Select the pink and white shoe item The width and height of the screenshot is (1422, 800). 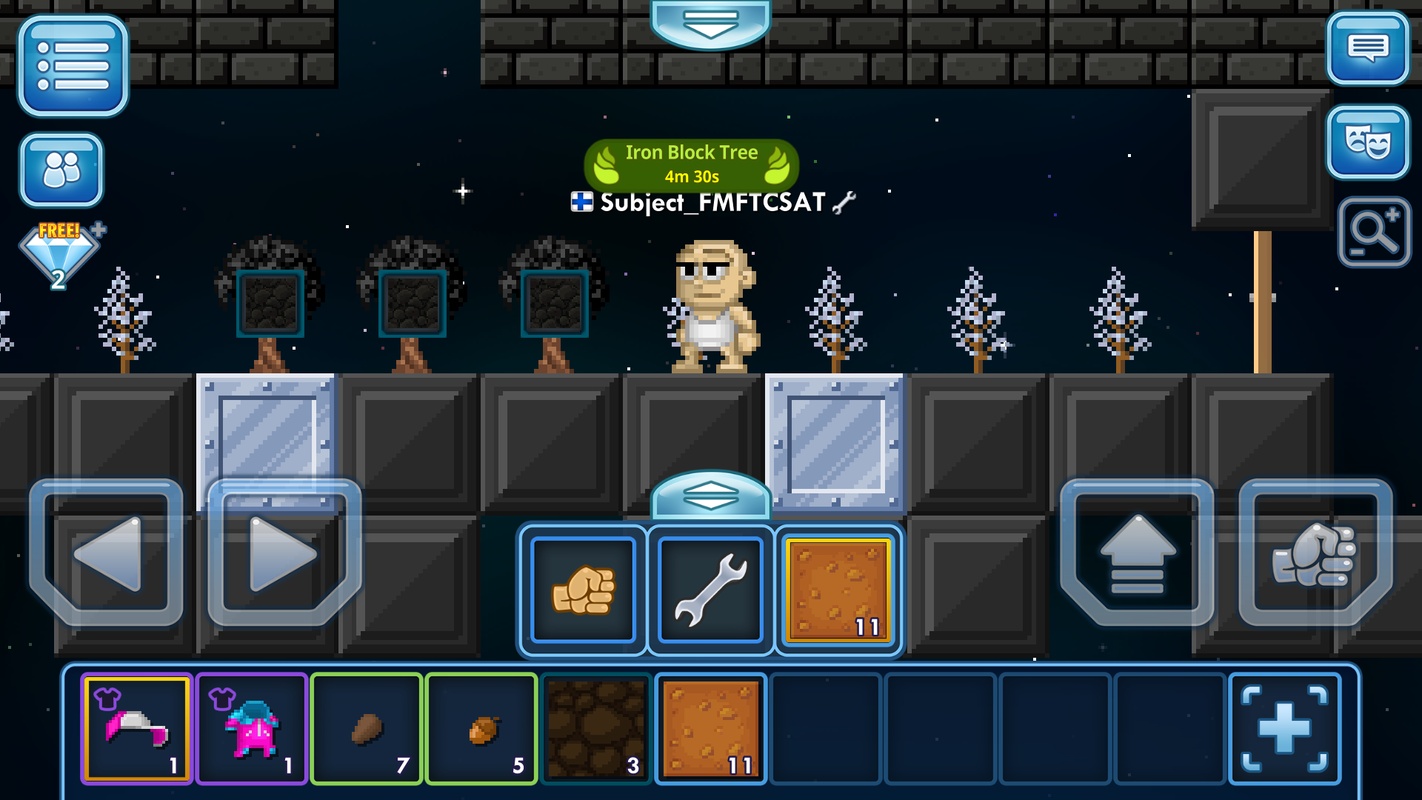tap(137, 727)
